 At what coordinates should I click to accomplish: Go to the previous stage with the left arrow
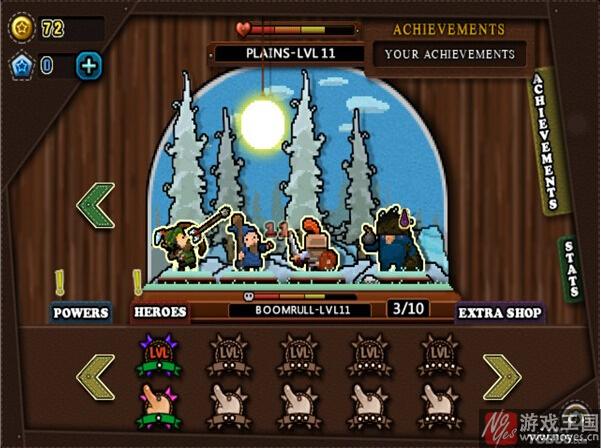96,205
